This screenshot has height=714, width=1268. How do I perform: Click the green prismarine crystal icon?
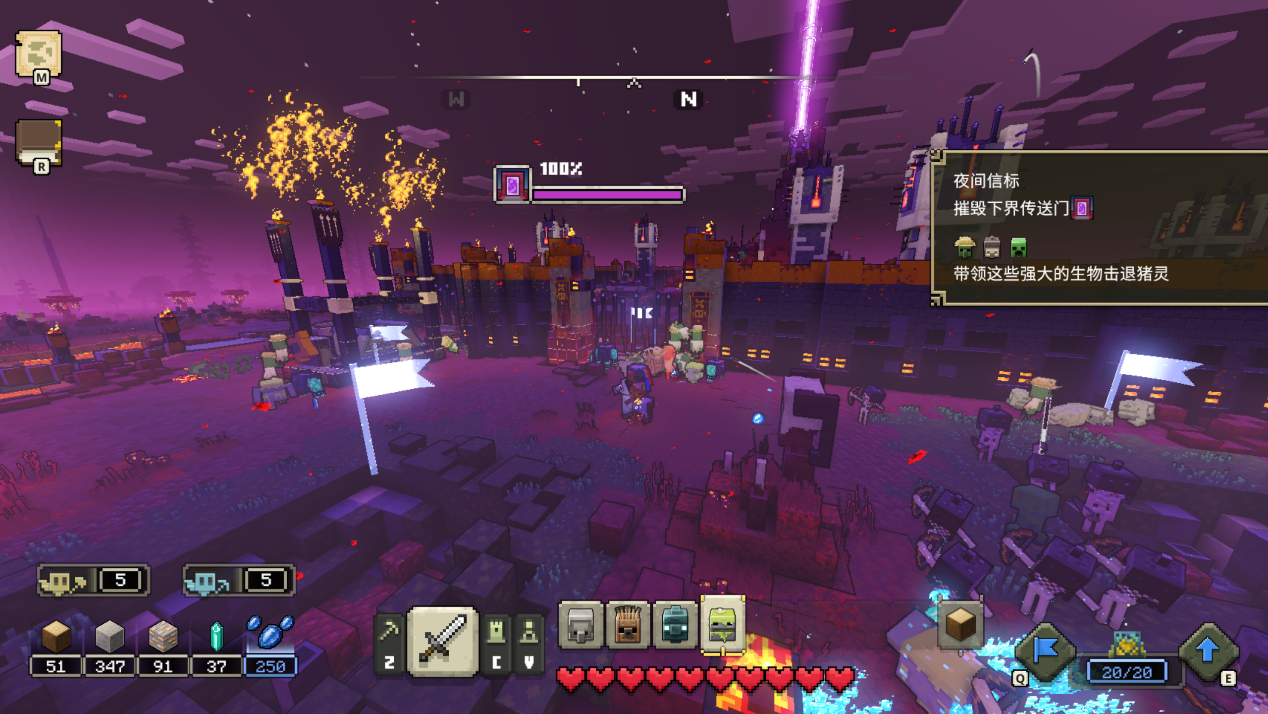pyautogui.click(x=216, y=637)
